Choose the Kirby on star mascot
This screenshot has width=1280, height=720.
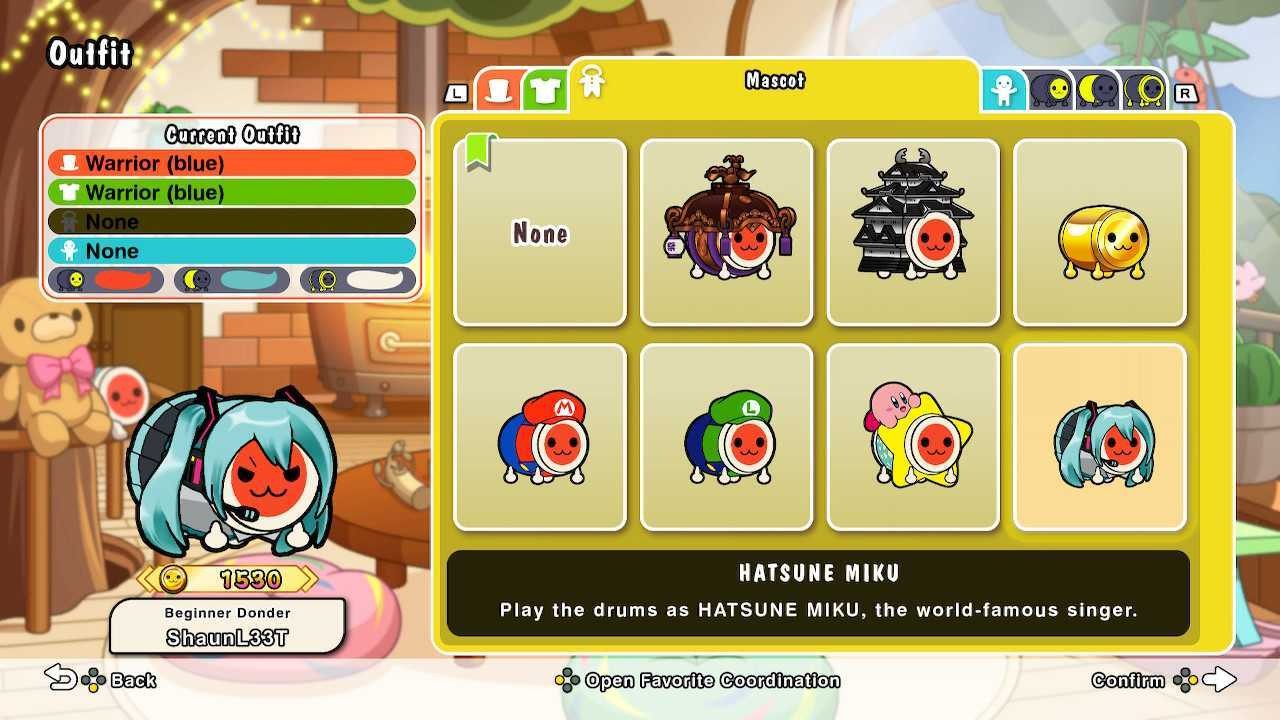coord(913,435)
